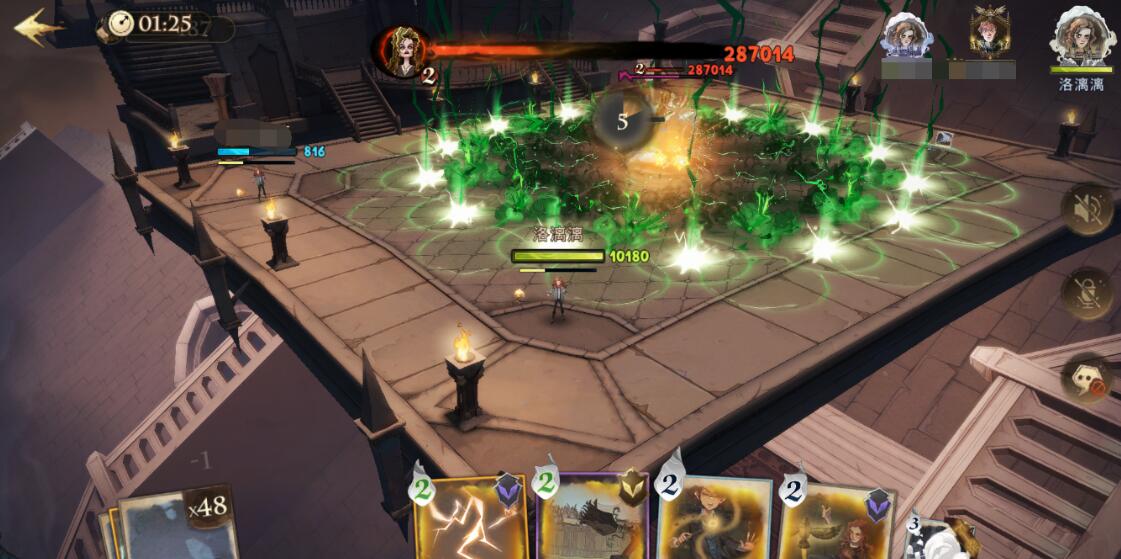This screenshot has width=1121, height=559.
Task: View the gold-framed red-haired teammate portrait
Action: [x=989, y=33]
